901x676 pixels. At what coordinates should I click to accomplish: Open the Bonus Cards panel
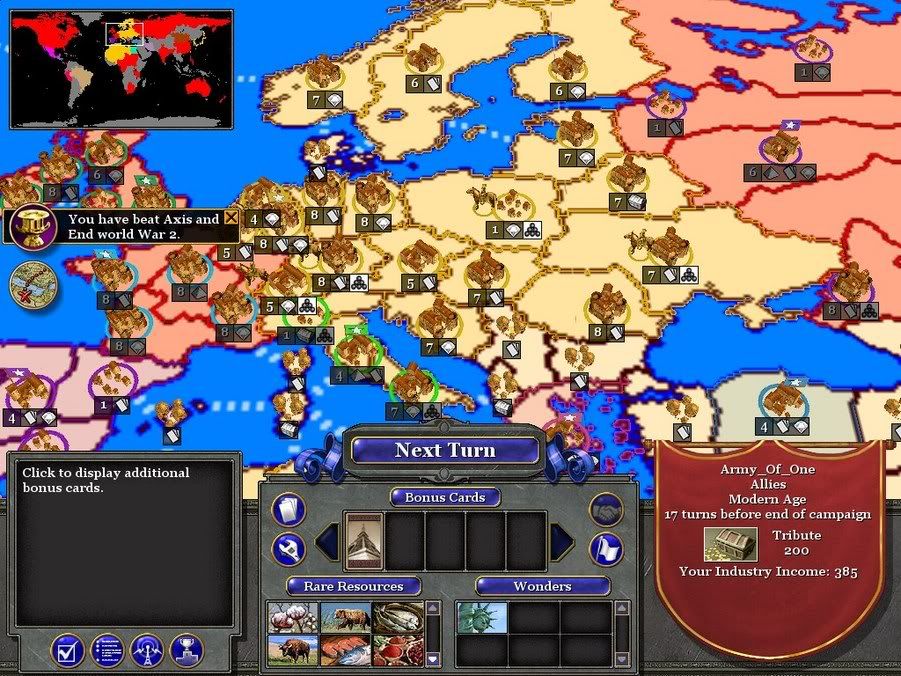(445, 497)
